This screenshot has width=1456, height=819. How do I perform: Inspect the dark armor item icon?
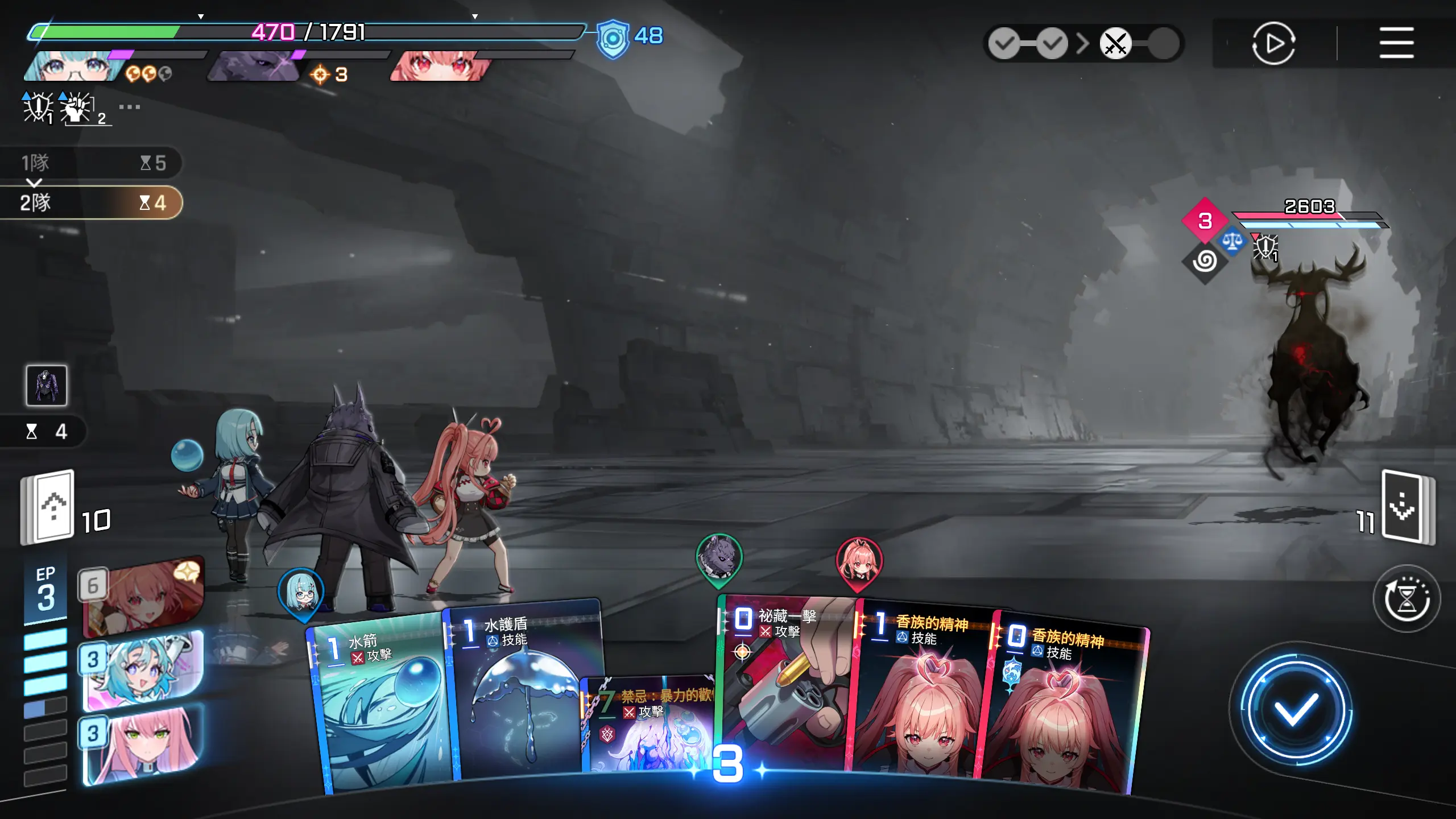click(x=47, y=386)
